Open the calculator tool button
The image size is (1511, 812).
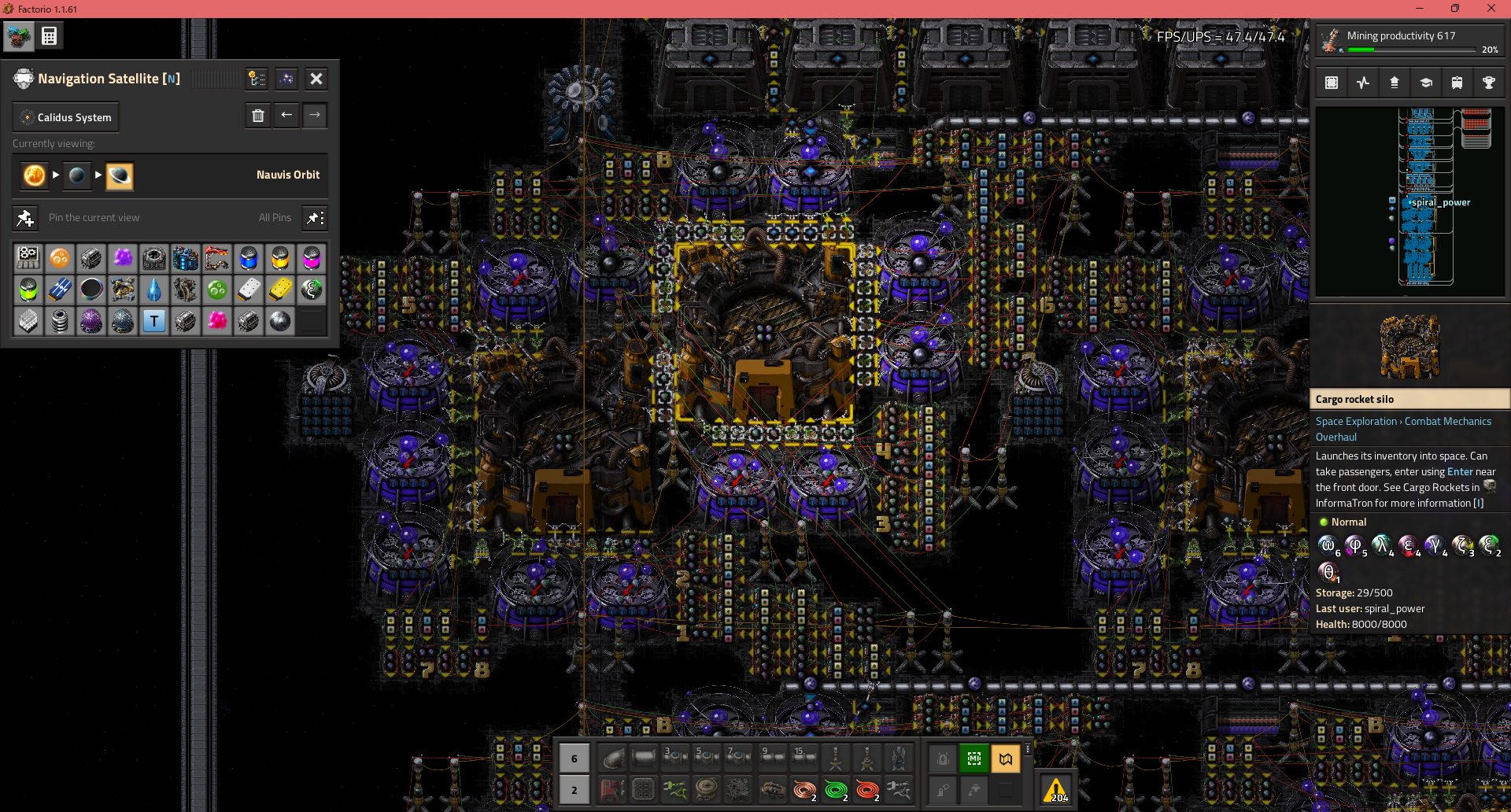(49, 36)
